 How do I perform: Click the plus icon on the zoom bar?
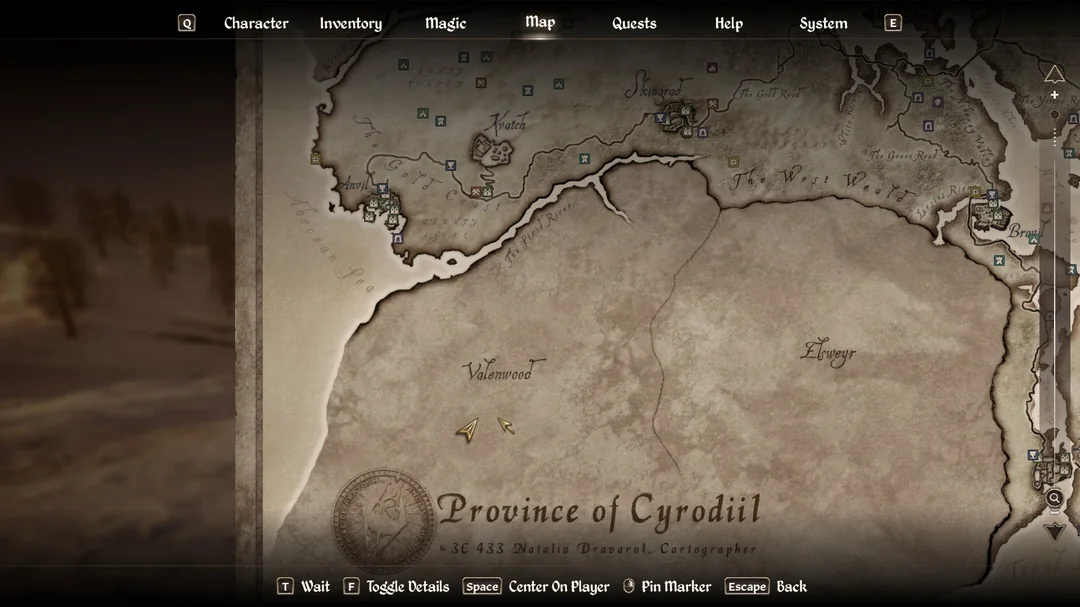1054,95
